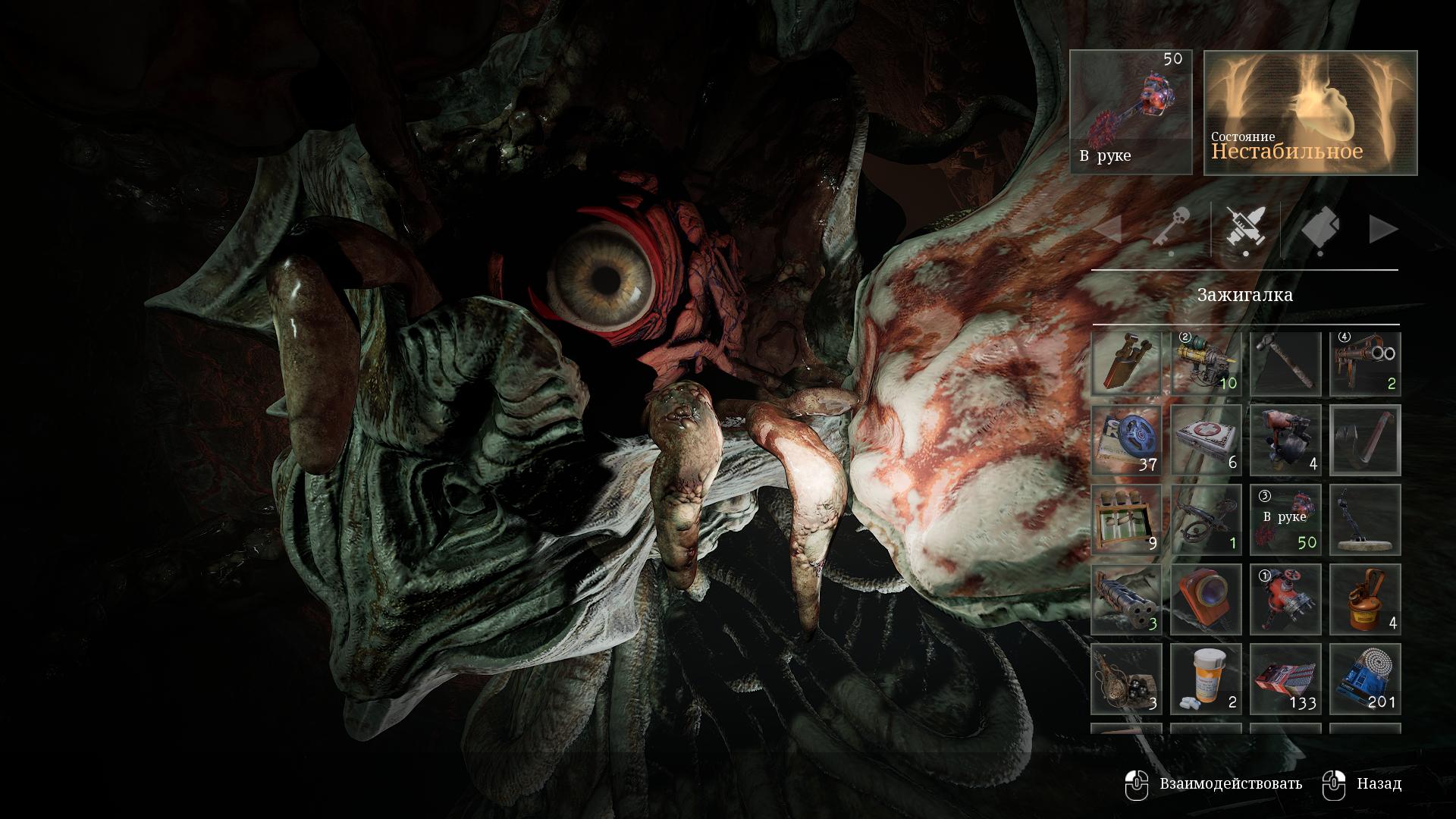
Task: Select the metal detector item
Action: [1365, 520]
